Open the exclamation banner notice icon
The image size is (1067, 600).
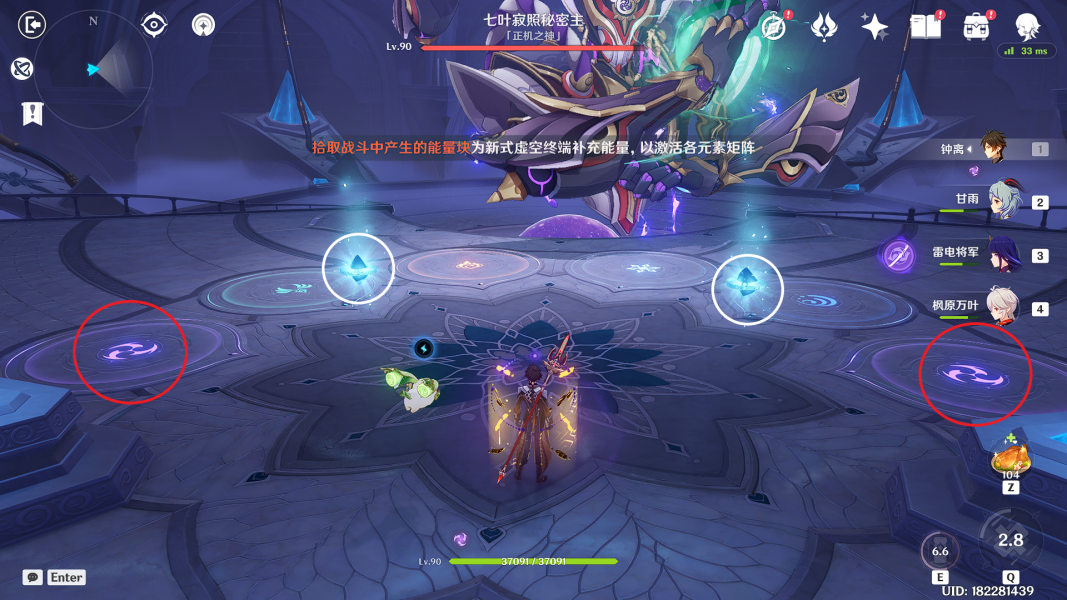coord(32,113)
